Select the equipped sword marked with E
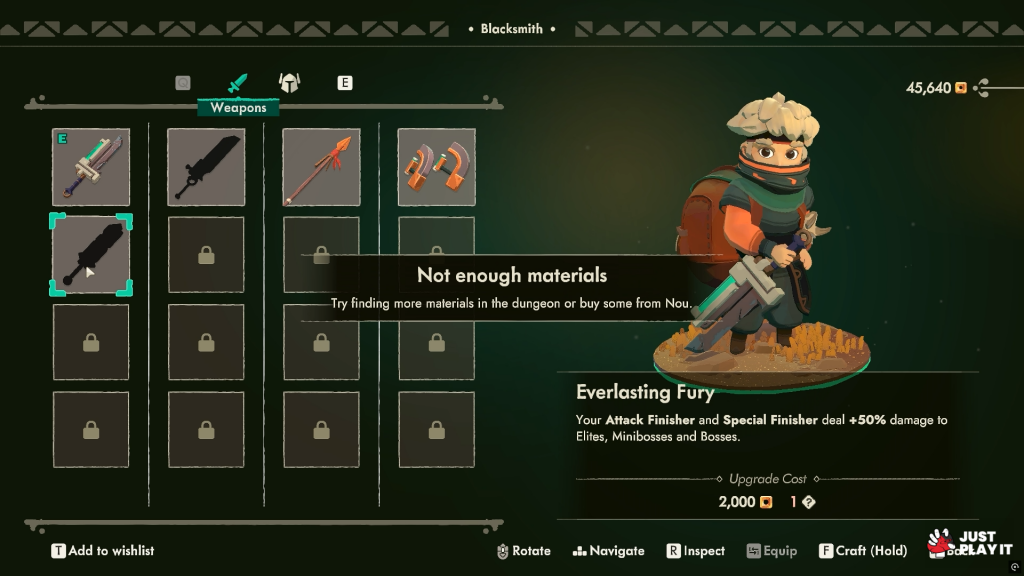 (x=91, y=167)
